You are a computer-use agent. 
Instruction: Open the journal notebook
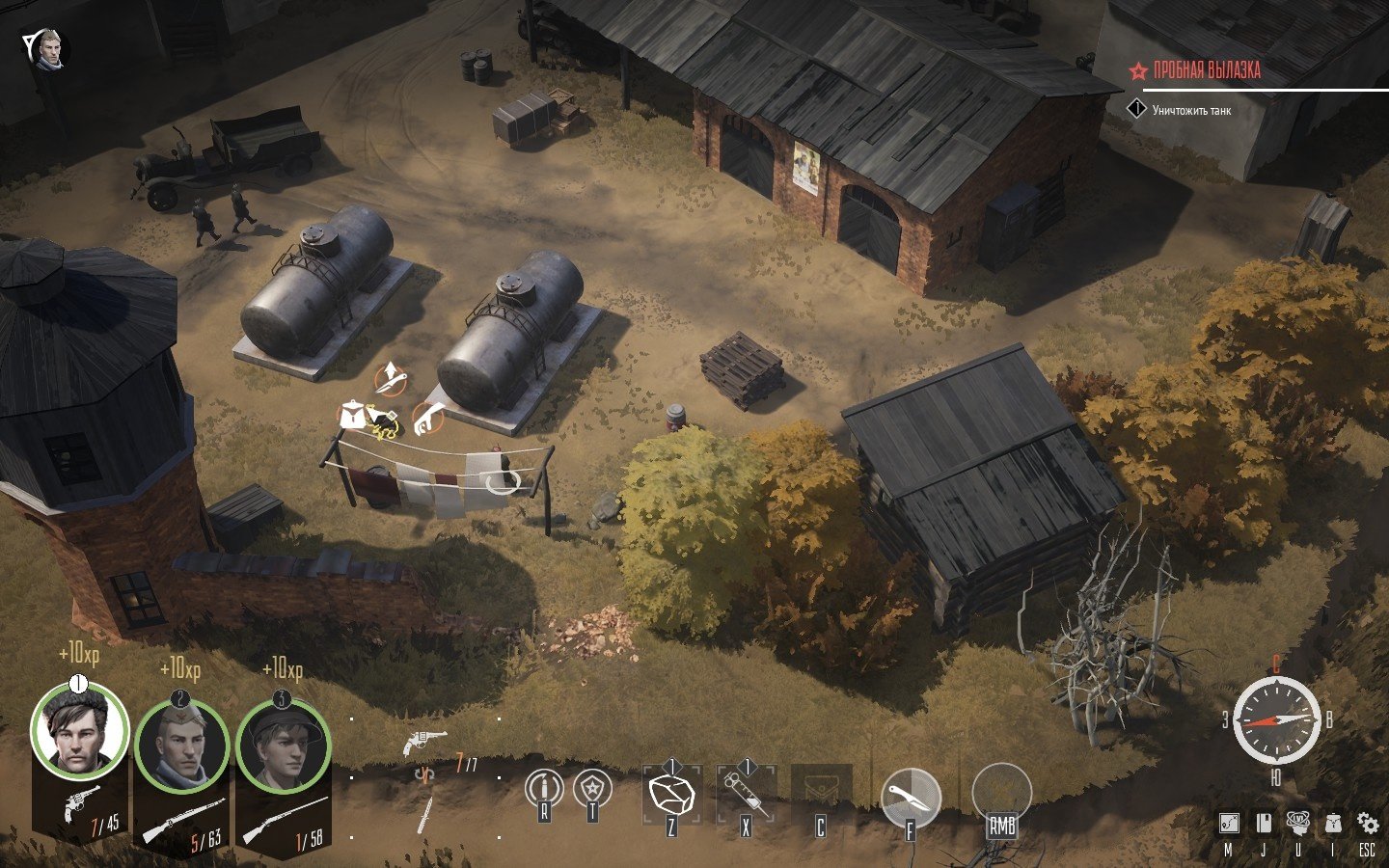coord(1263,823)
